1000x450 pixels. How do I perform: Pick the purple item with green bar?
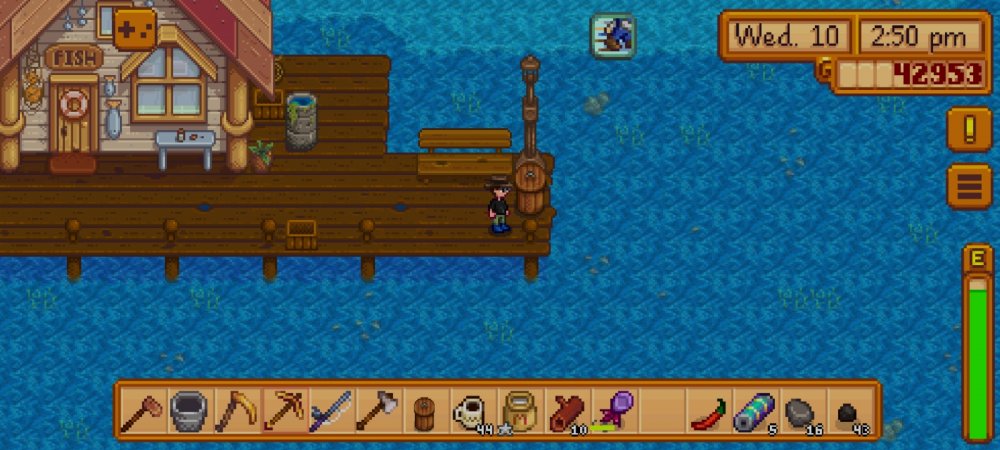(x=613, y=411)
